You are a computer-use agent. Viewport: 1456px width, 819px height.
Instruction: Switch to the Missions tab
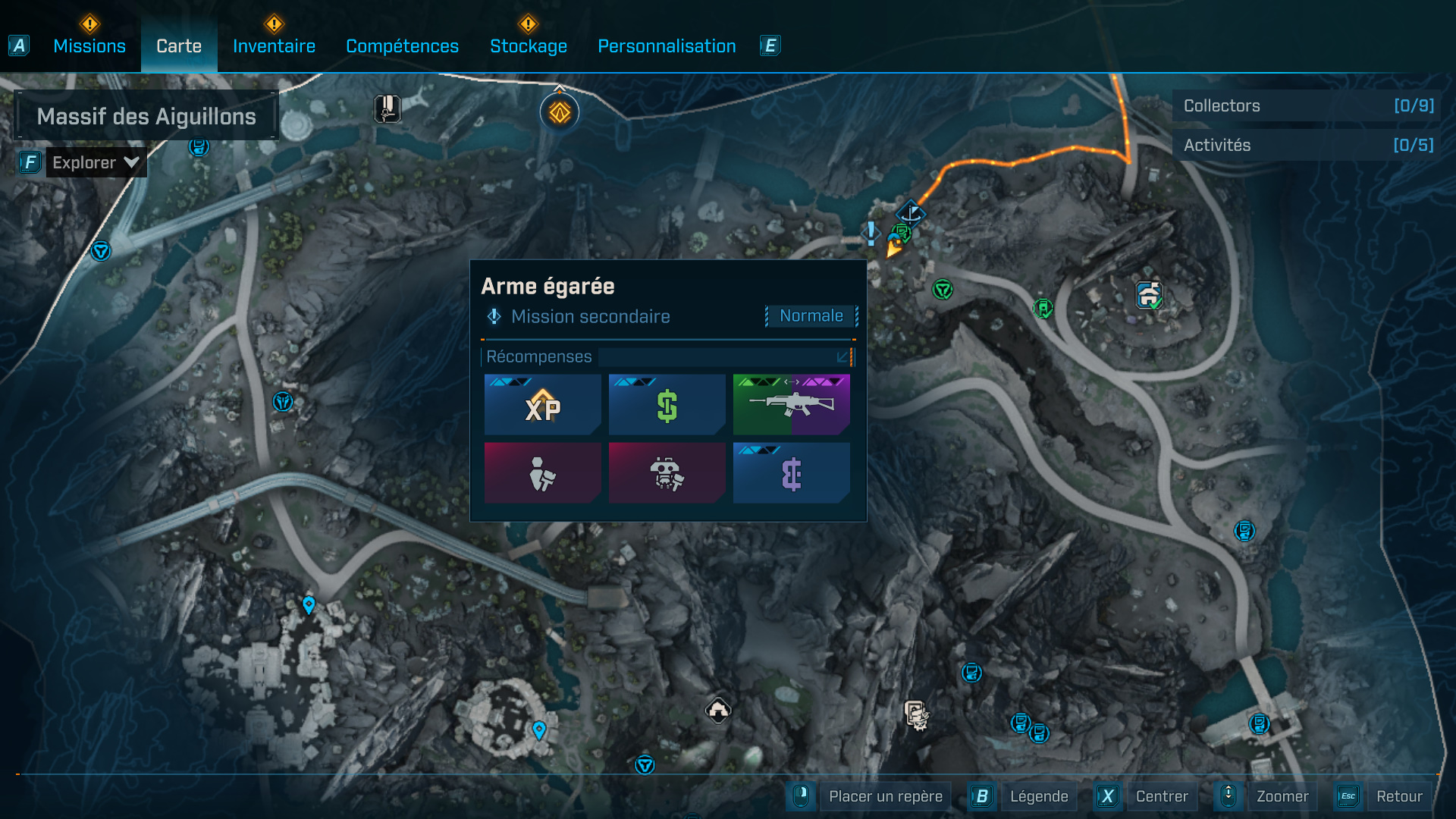[89, 46]
